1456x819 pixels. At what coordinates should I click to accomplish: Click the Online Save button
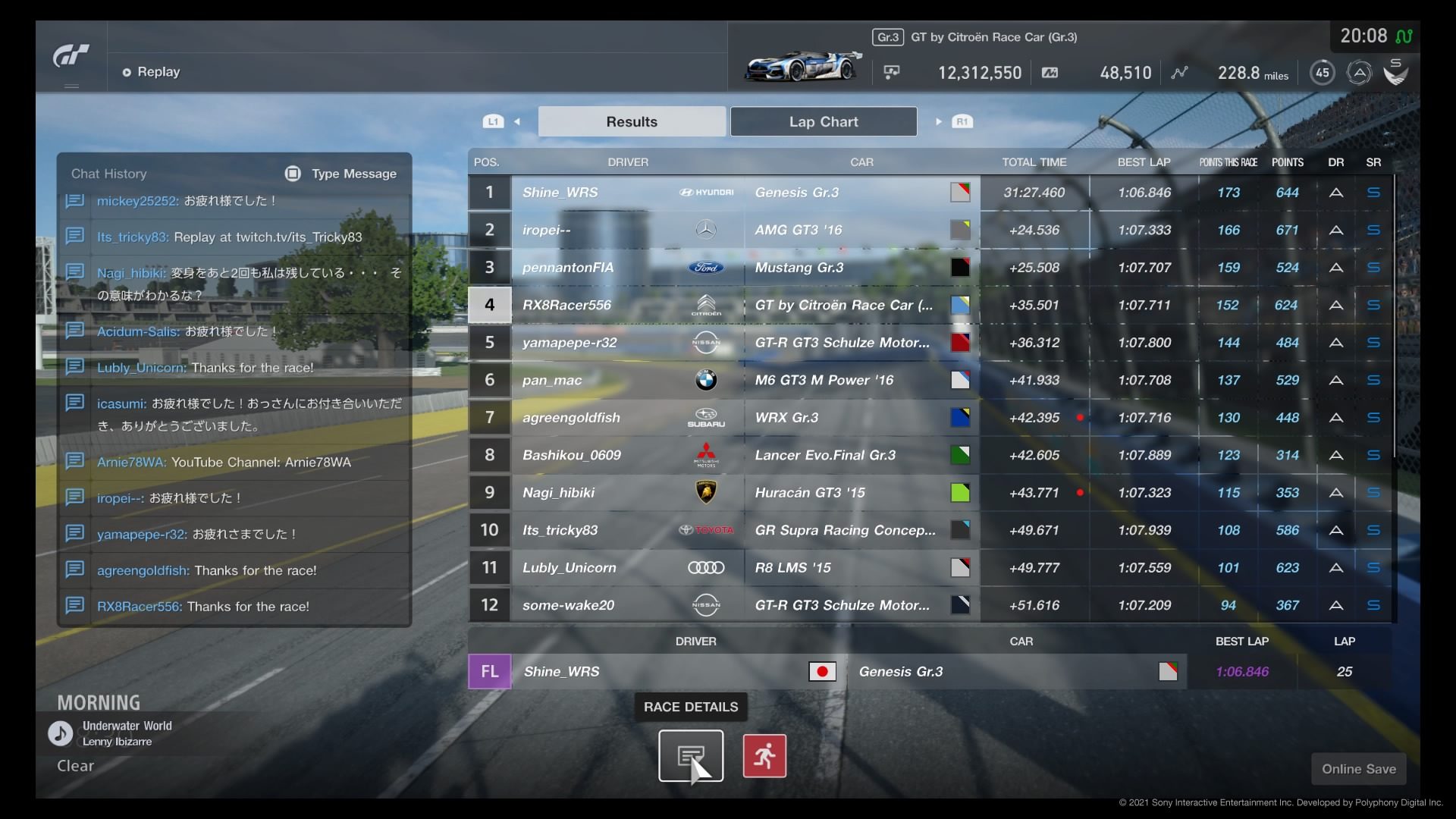(x=1358, y=769)
